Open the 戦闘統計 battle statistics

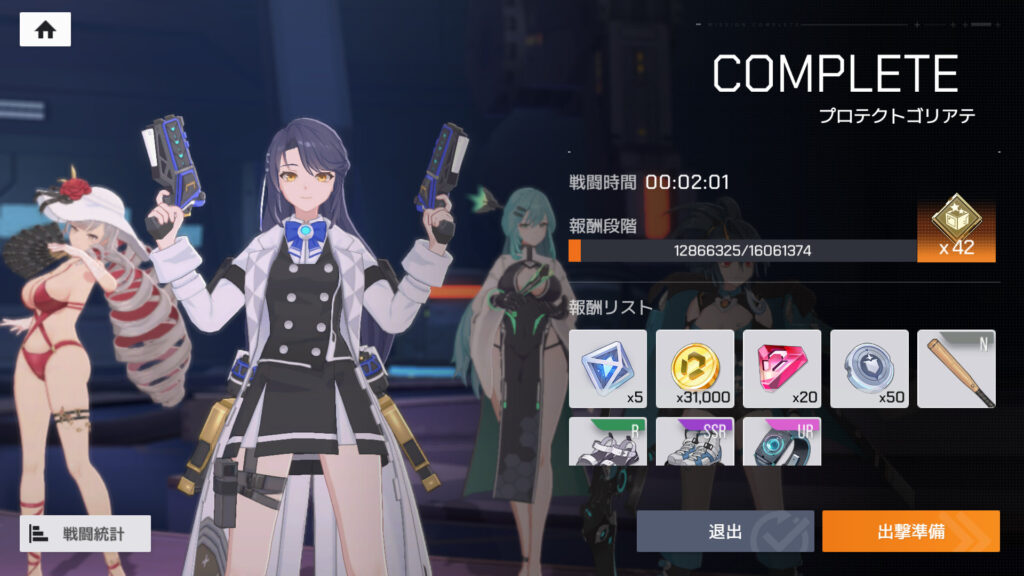(x=85, y=533)
